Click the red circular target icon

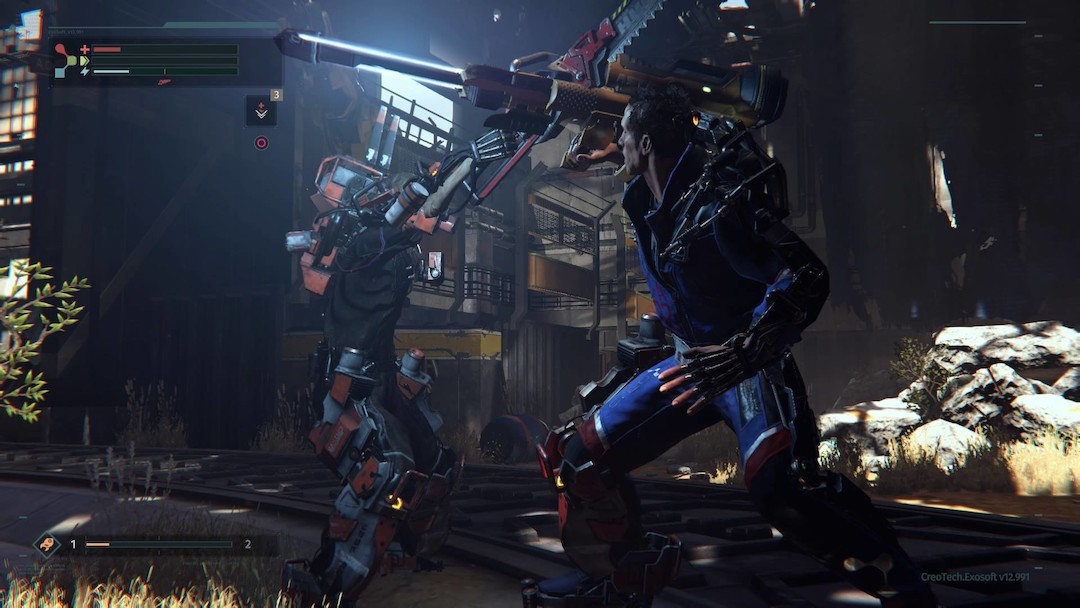point(261,143)
